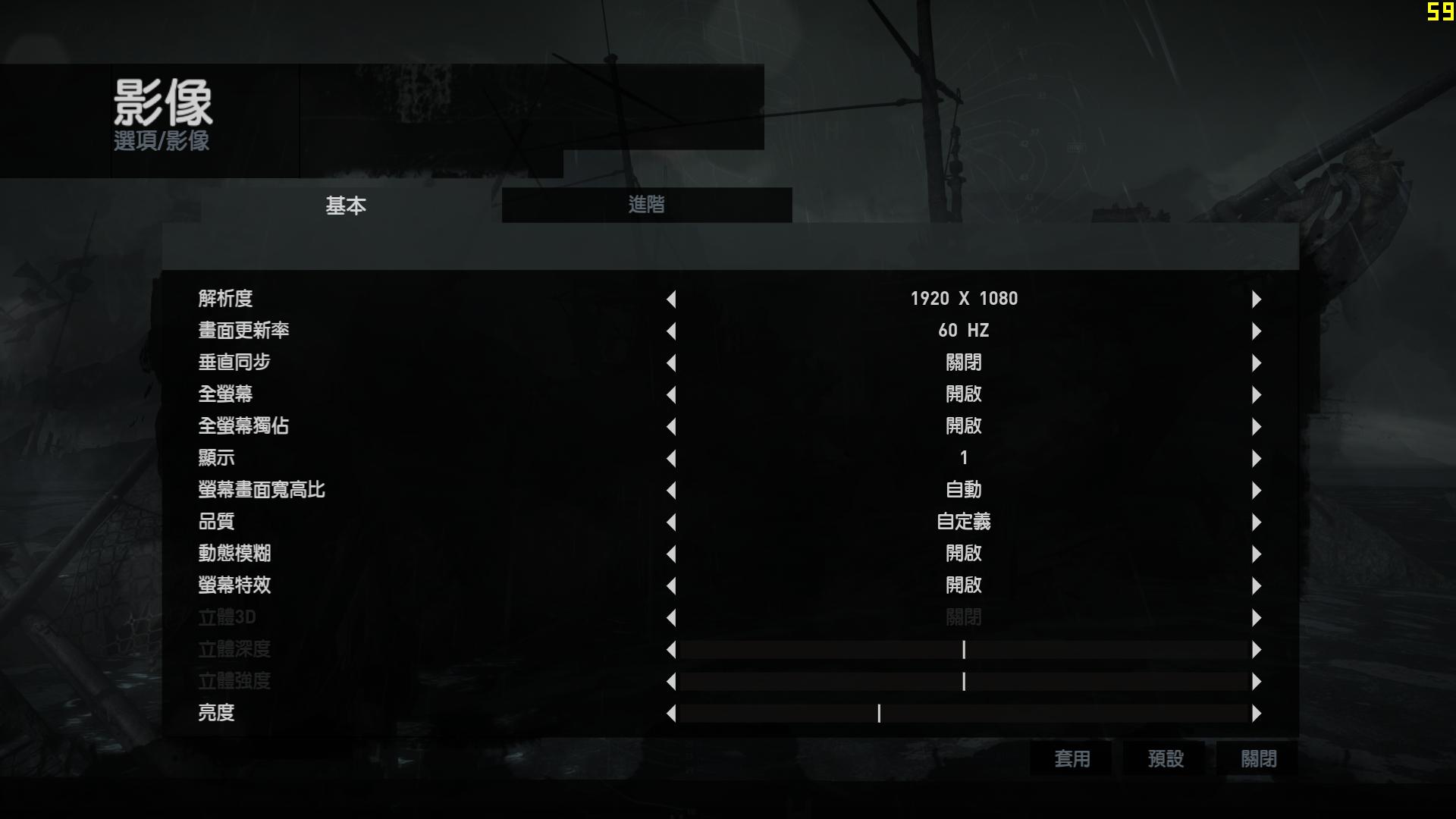1456x819 pixels.
Task: Click the 關閉 close button
Action: point(1257,758)
